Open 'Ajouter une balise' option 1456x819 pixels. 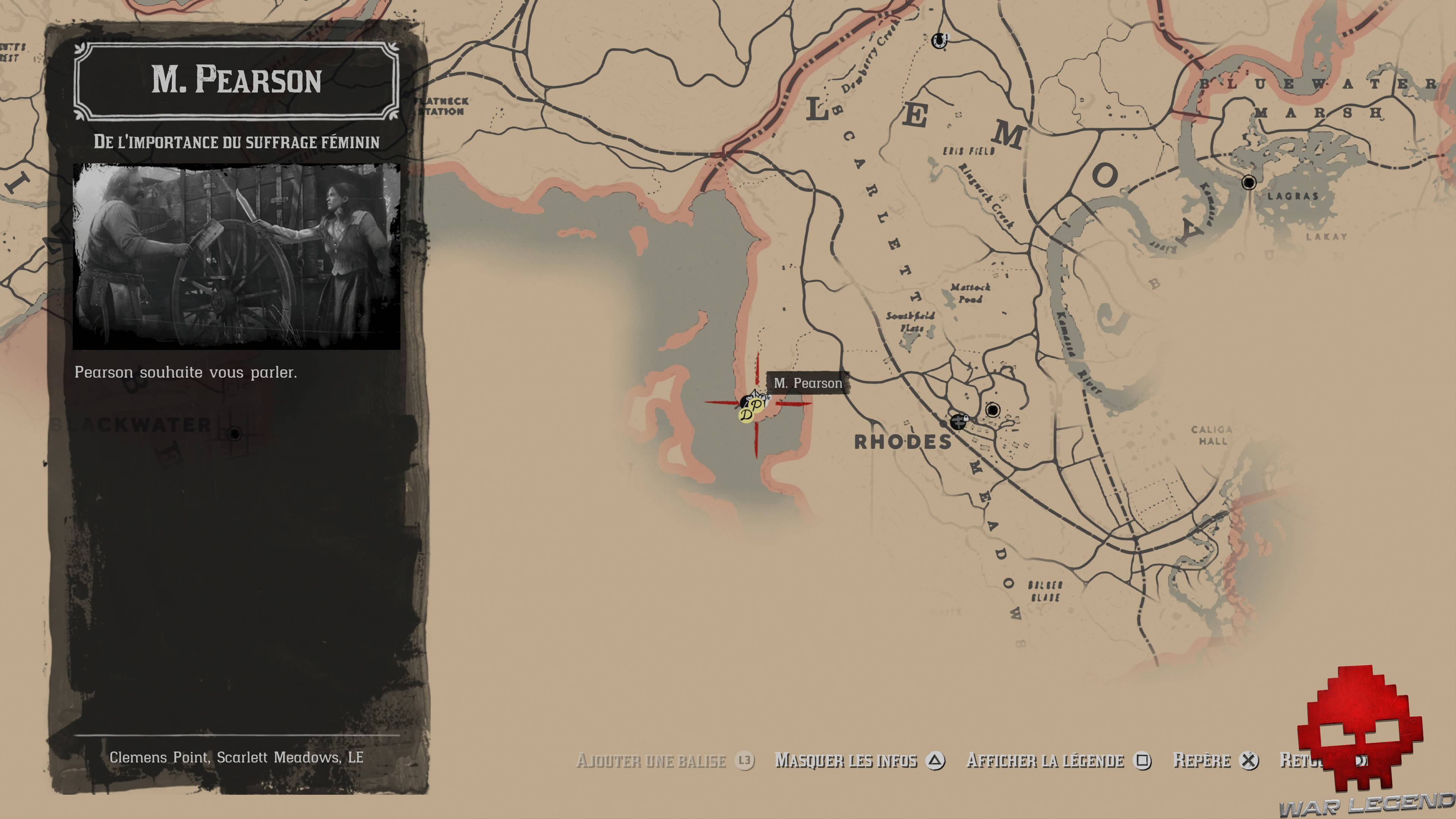(x=651, y=761)
